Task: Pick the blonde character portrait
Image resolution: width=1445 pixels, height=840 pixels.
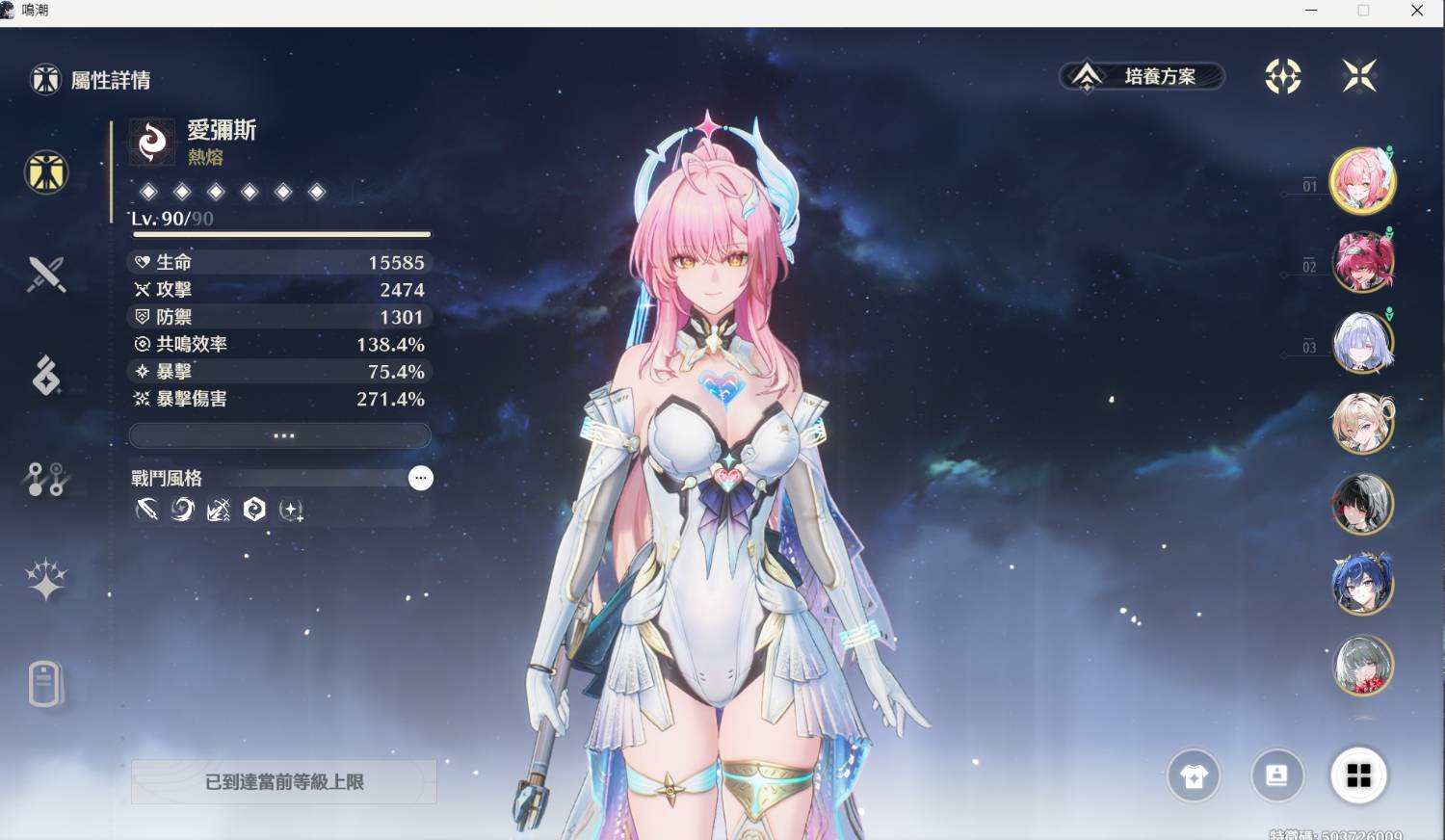Action: coord(1362,423)
